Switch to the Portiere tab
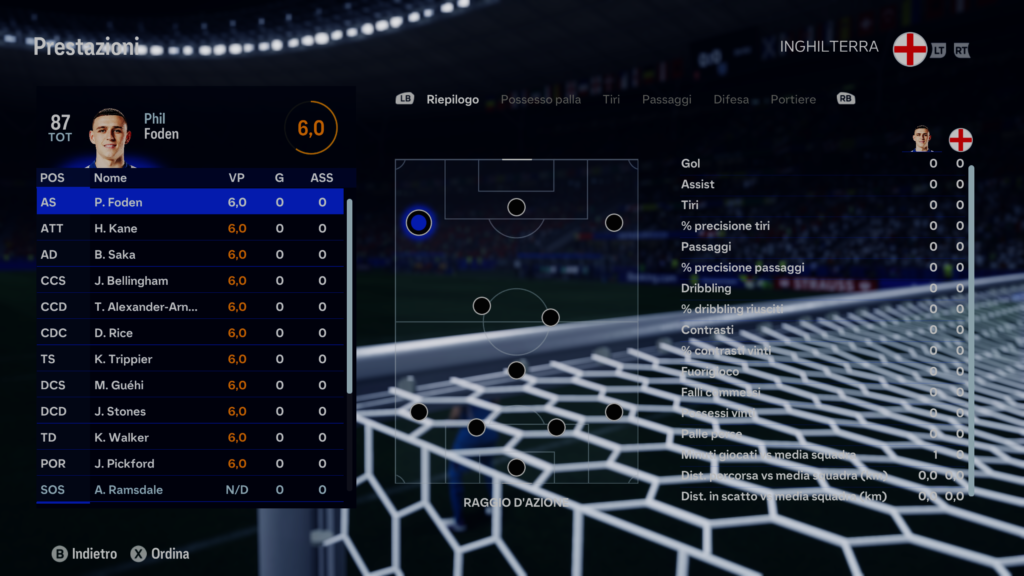 pos(793,100)
